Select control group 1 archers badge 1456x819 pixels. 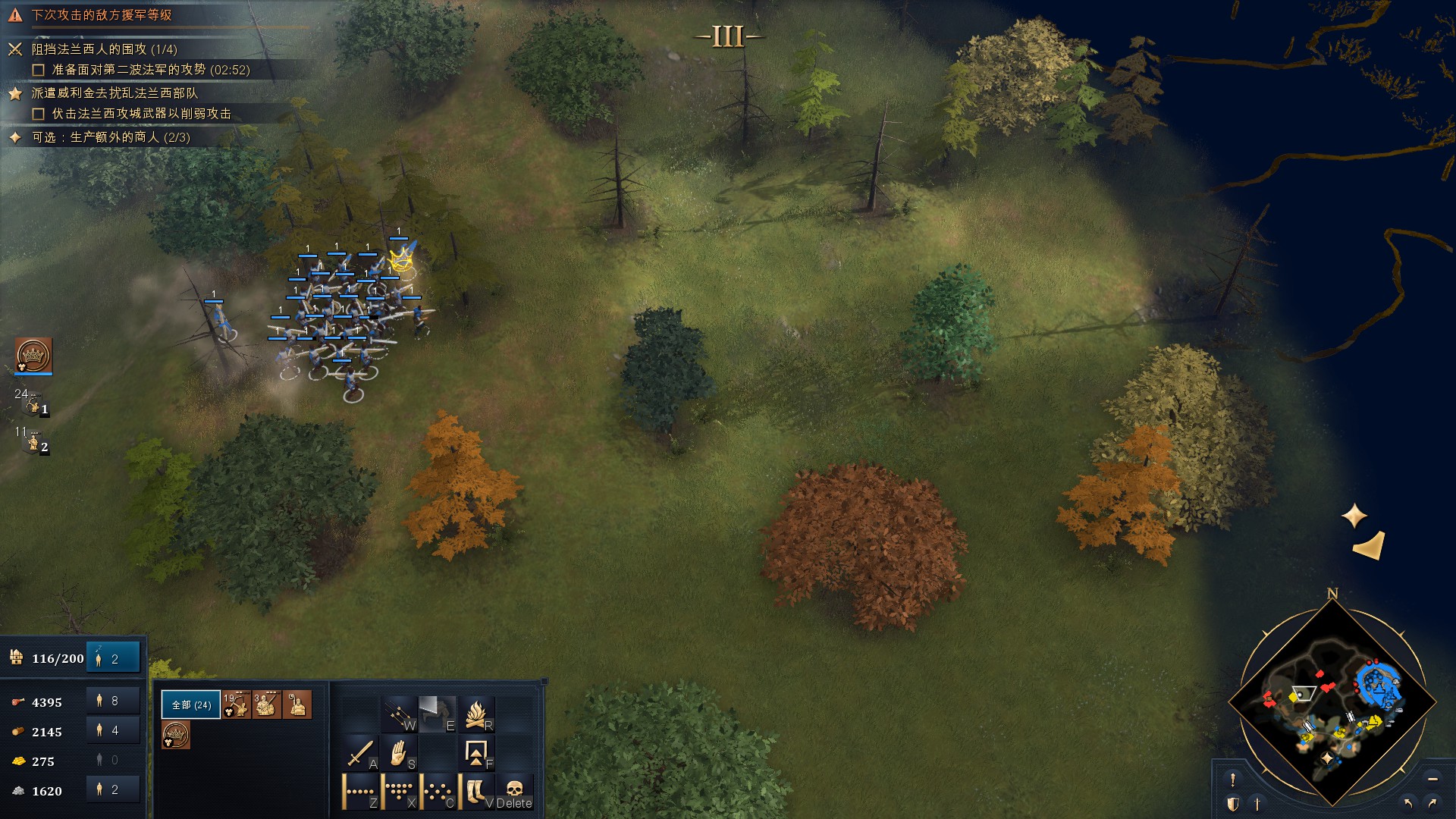[33, 406]
